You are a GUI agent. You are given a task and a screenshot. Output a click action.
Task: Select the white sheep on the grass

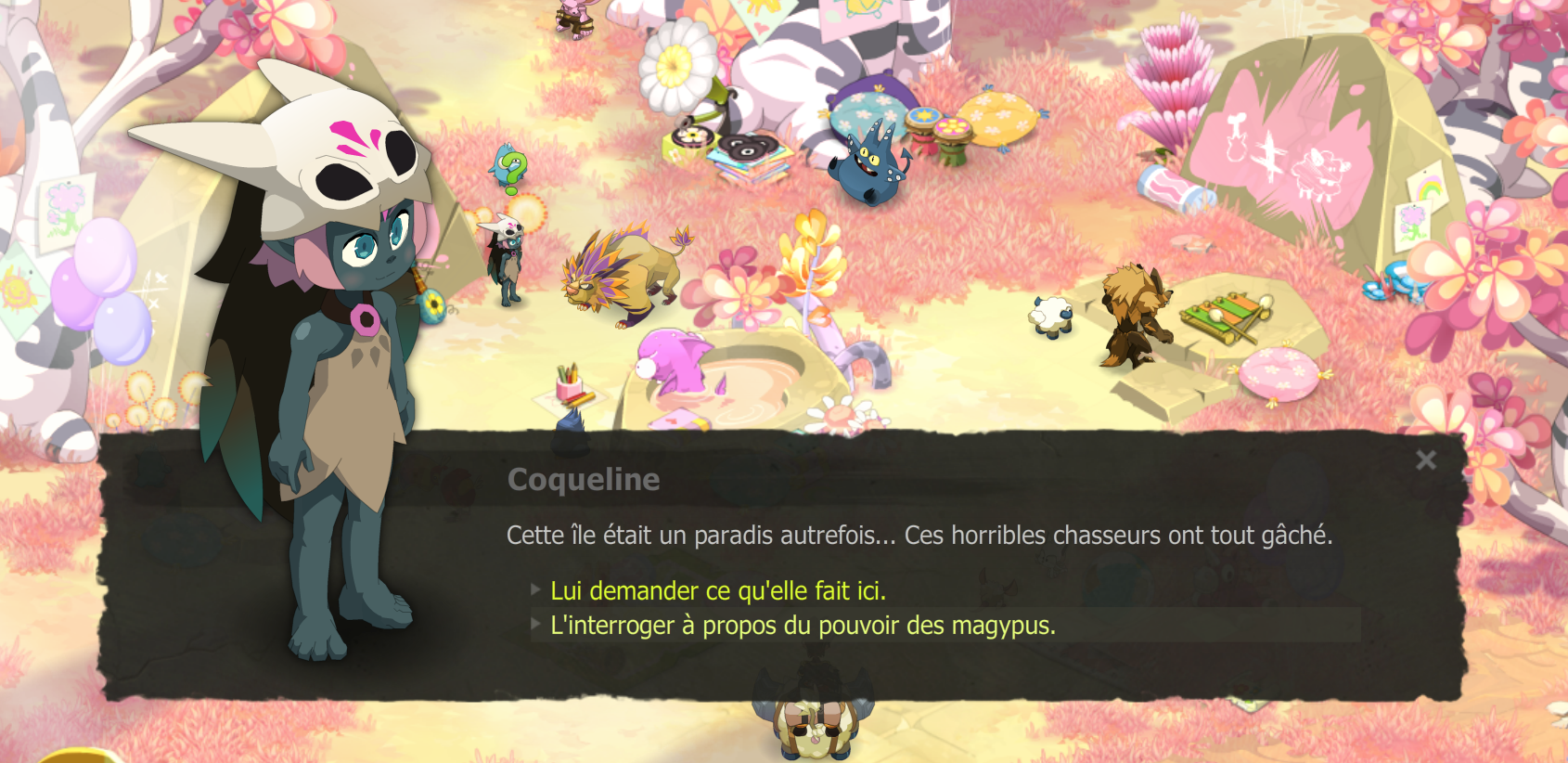coord(1048,316)
